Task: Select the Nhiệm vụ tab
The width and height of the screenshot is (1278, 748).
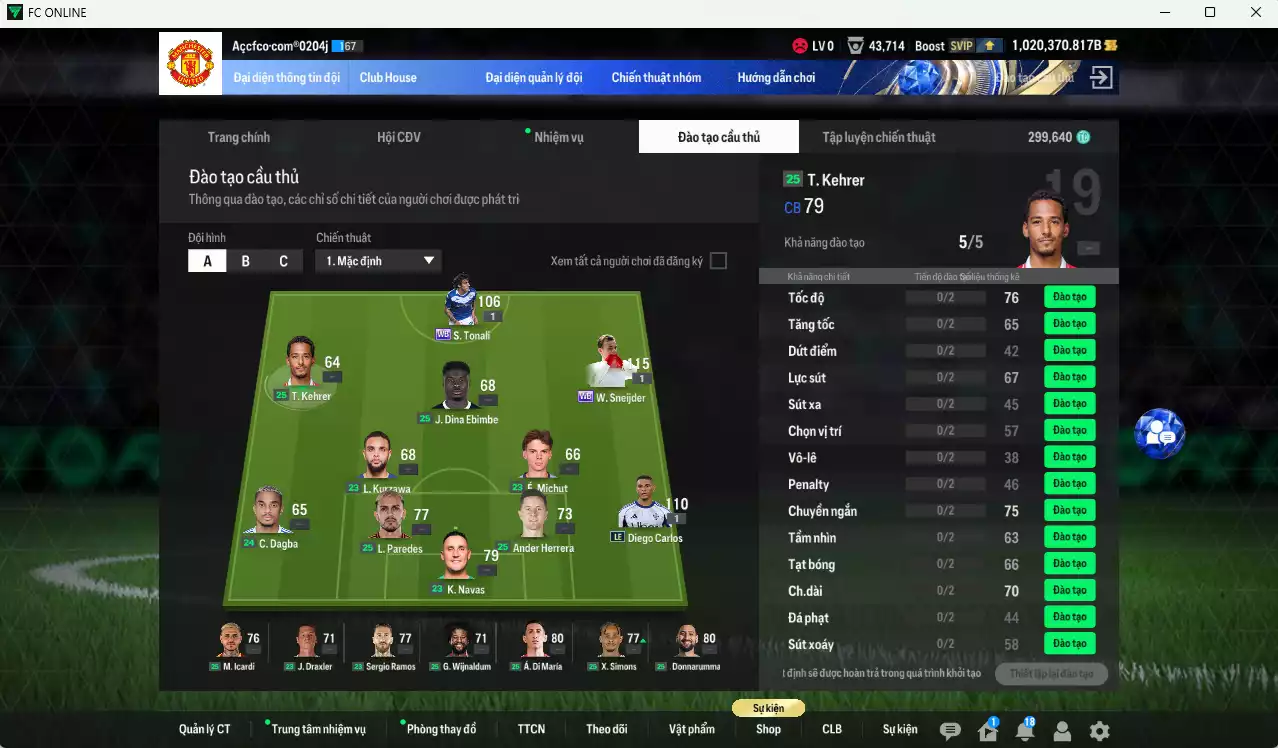Action: point(558,137)
